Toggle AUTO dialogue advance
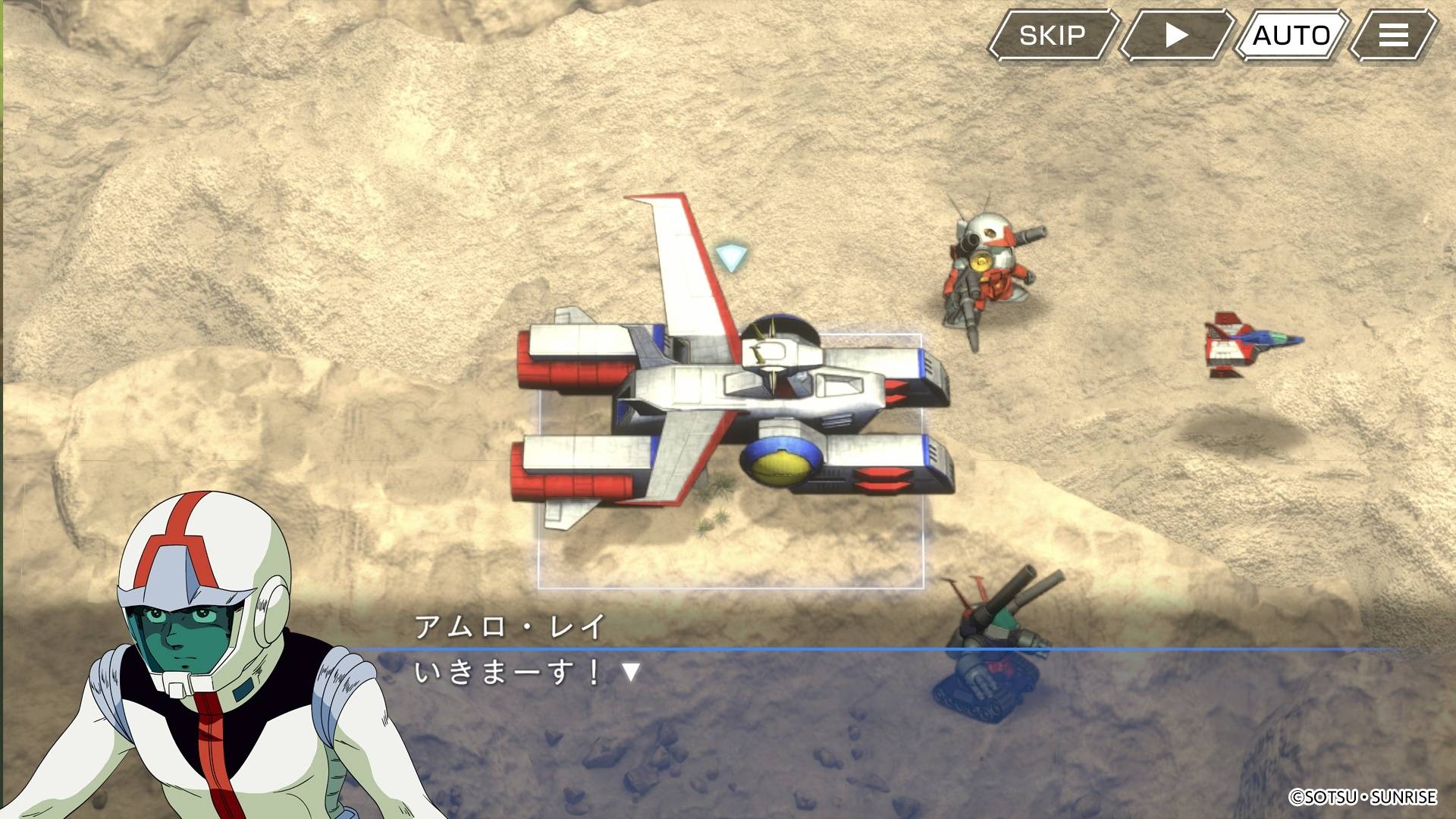This screenshot has width=1456, height=819. pos(1291,35)
